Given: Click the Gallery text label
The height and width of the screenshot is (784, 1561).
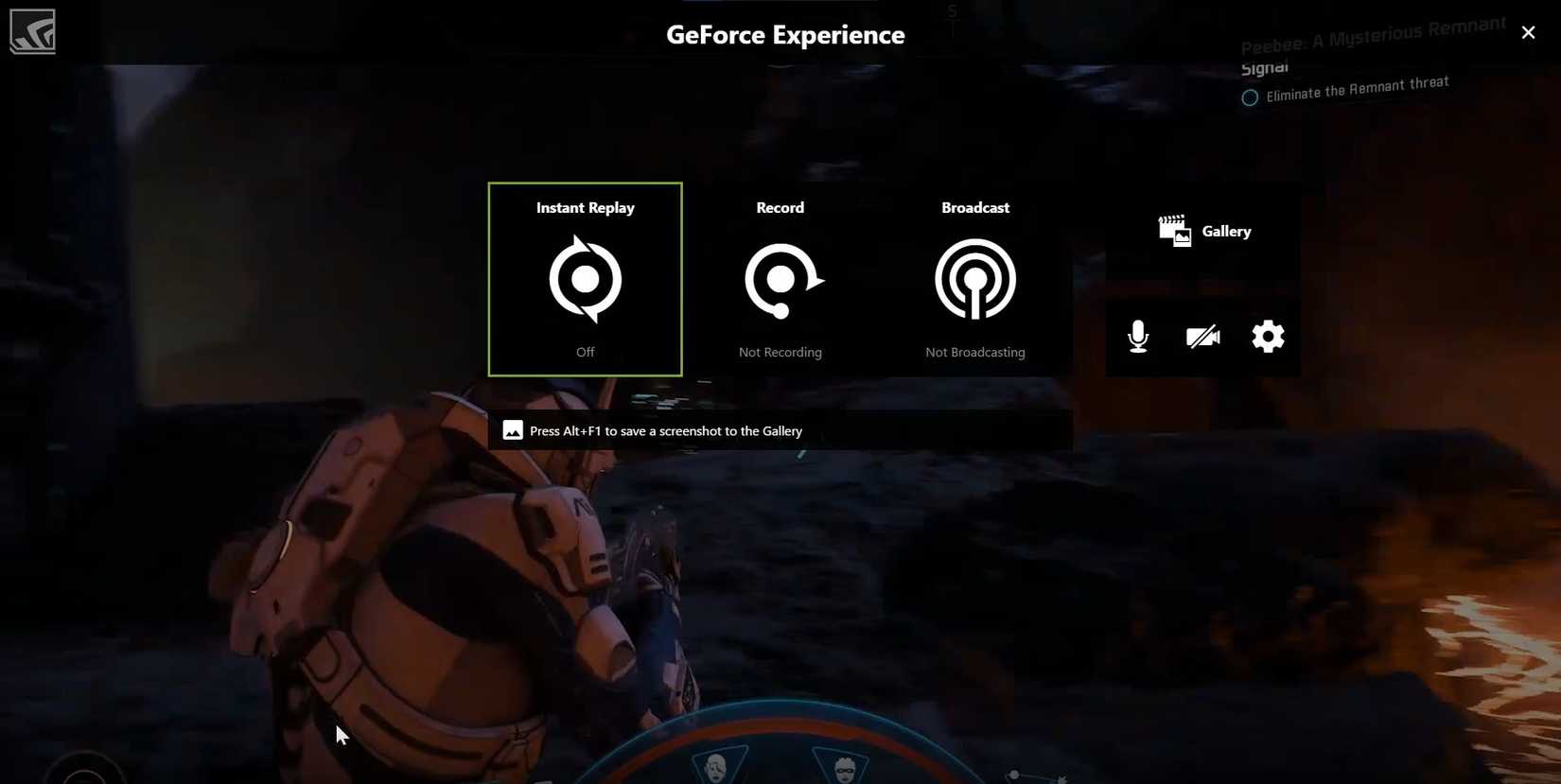Looking at the screenshot, I should click(1226, 230).
